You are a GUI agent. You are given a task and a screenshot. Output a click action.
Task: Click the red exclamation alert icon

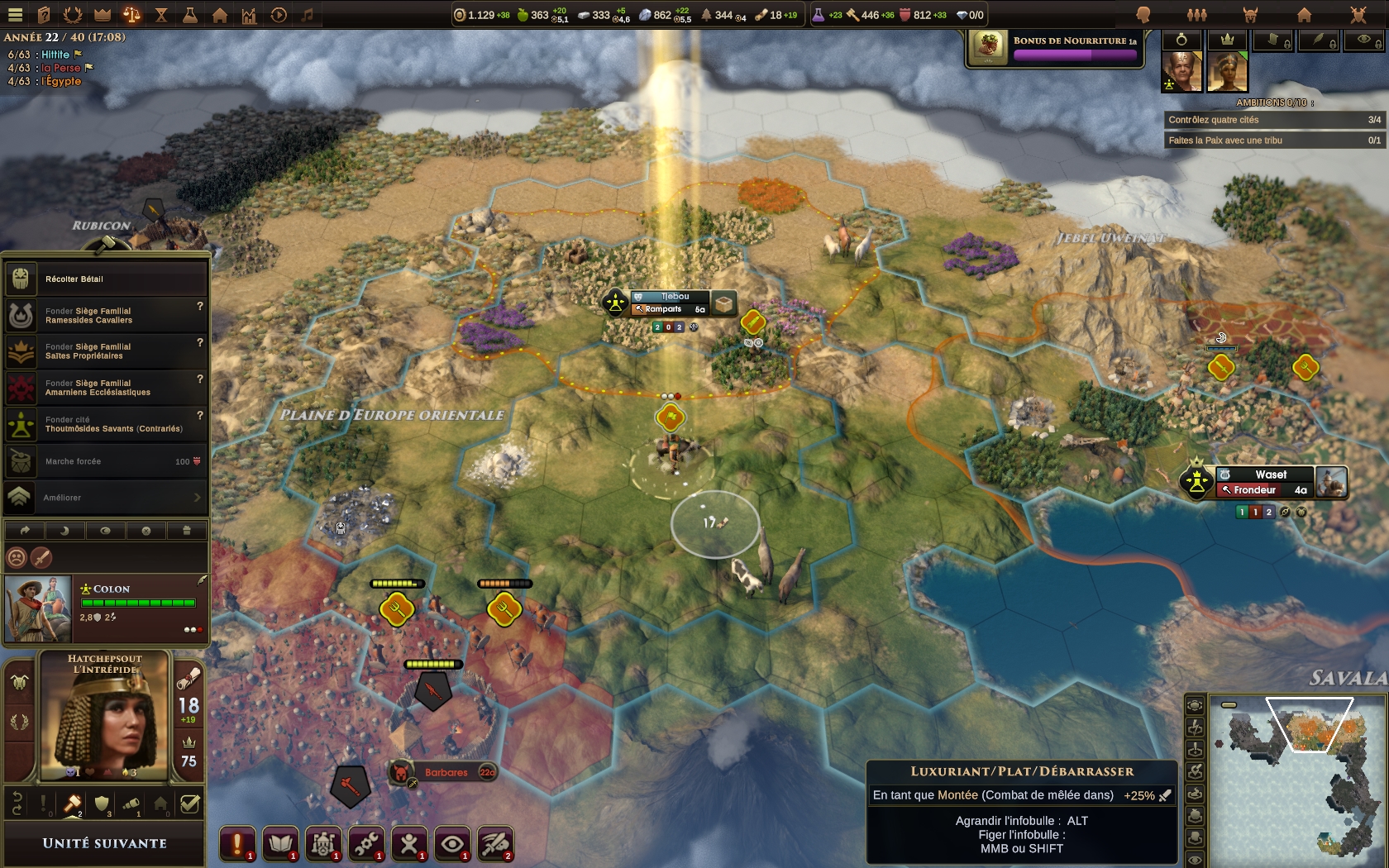point(236,843)
